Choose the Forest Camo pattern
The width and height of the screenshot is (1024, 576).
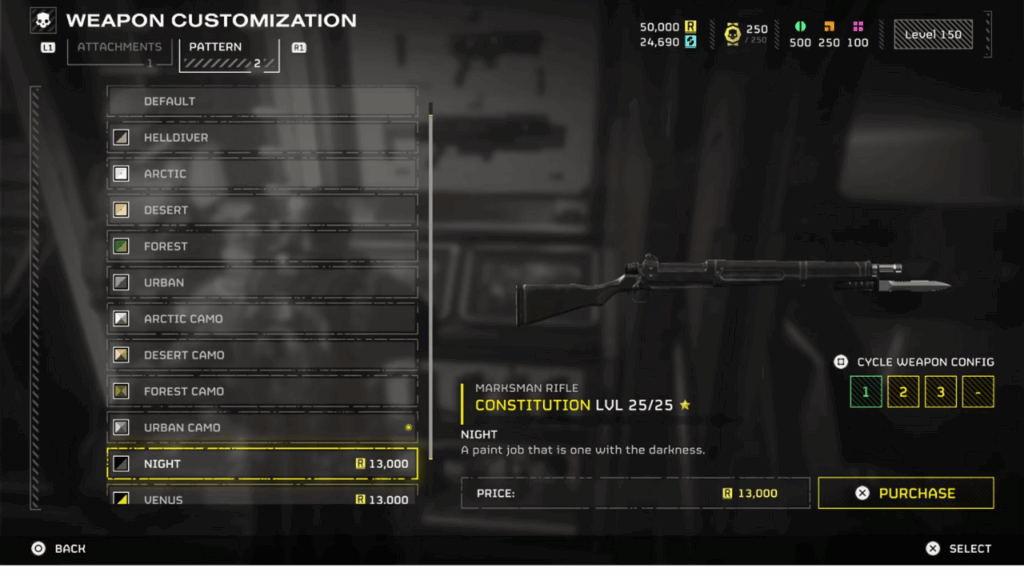(x=262, y=391)
